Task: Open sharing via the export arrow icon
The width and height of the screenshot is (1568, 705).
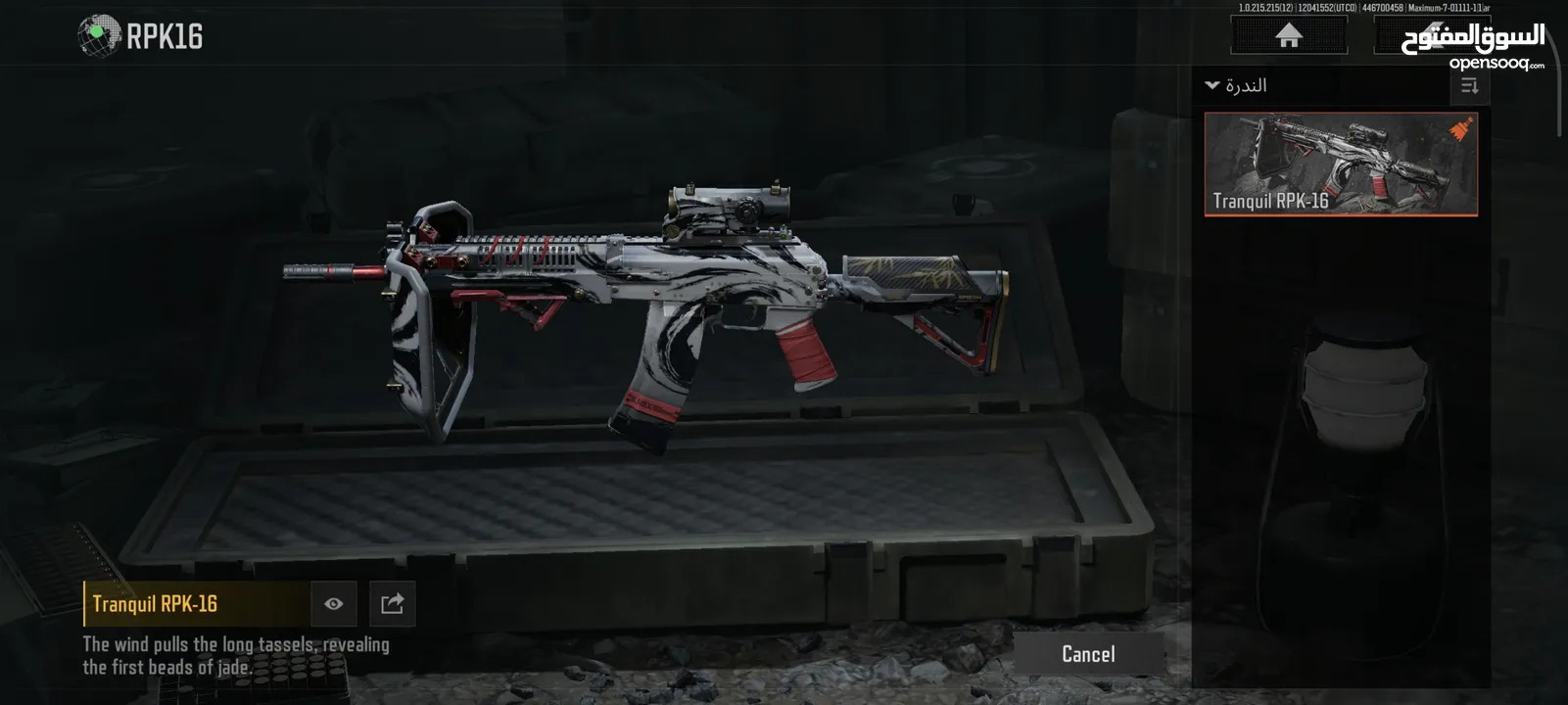Action: point(391,604)
